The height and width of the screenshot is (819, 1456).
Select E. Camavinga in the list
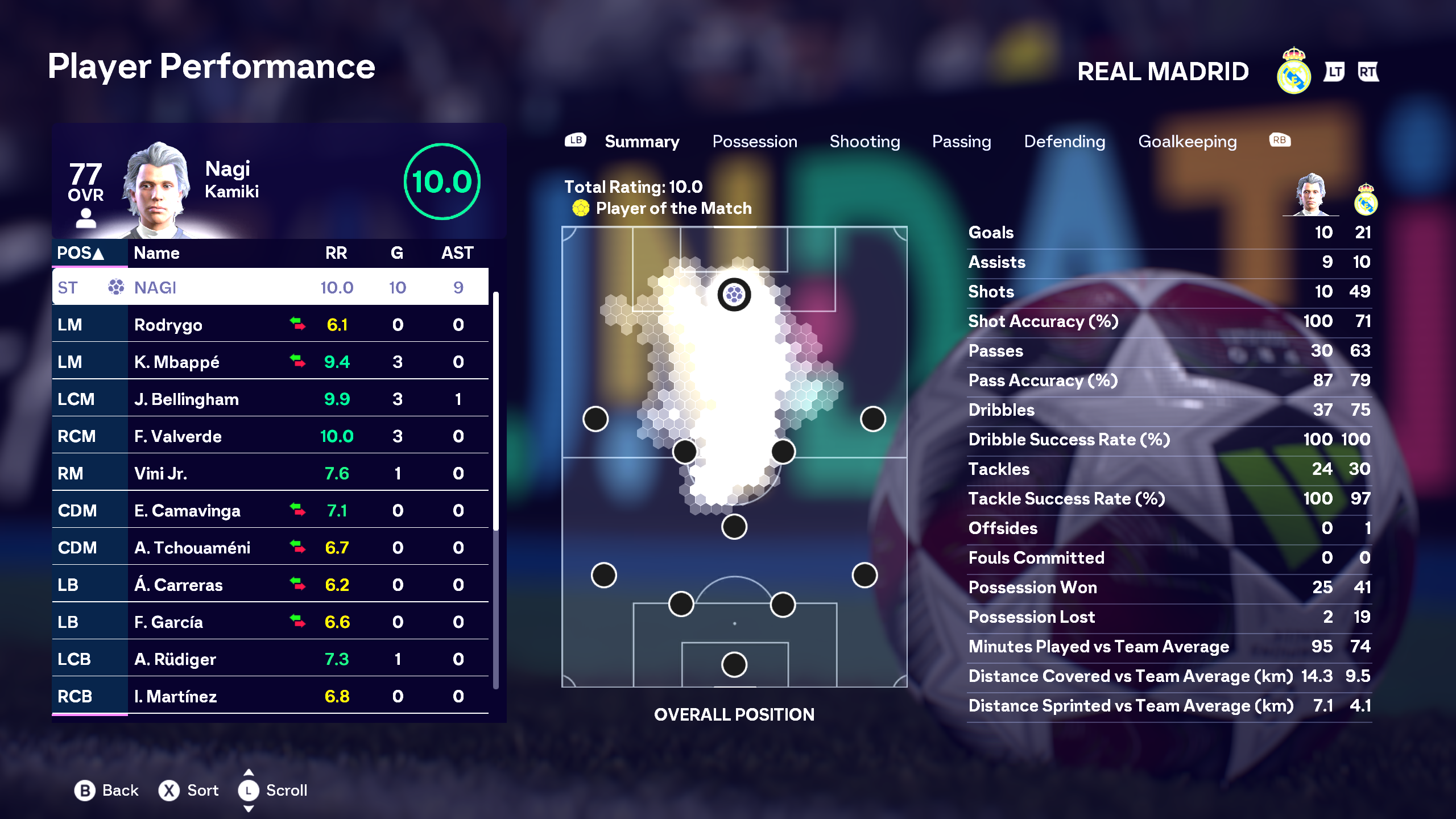coord(270,511)
